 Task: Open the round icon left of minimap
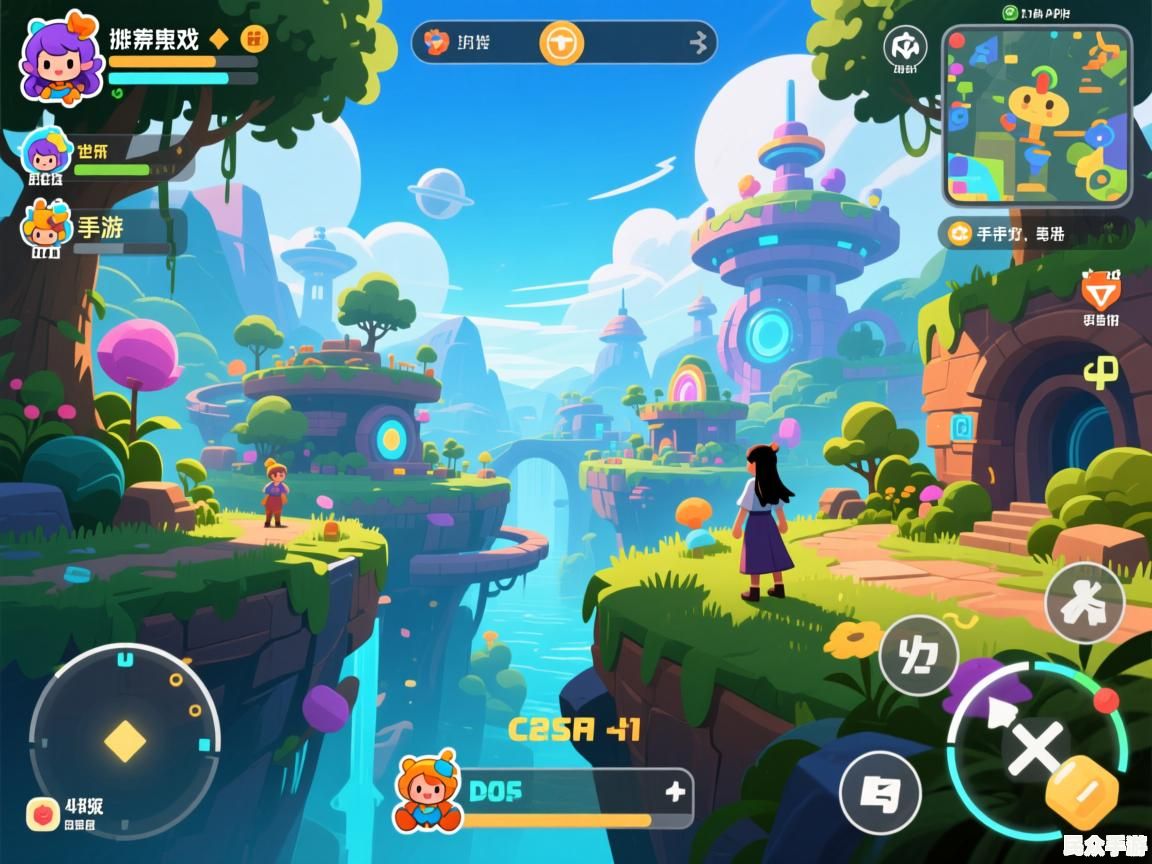pyautogui.click(x=904, y=47)
